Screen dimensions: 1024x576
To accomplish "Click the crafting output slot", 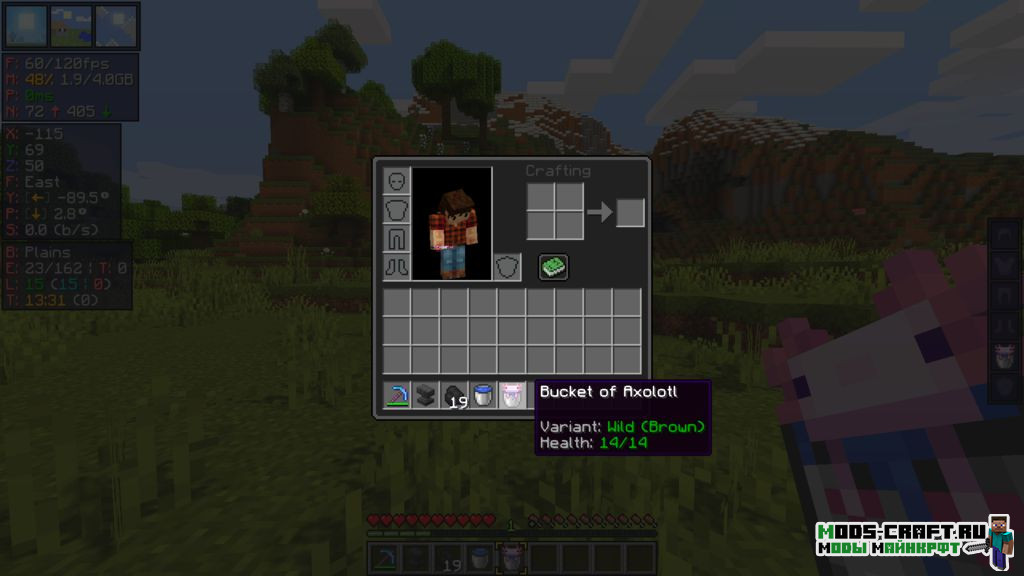I will click(630, 213).
